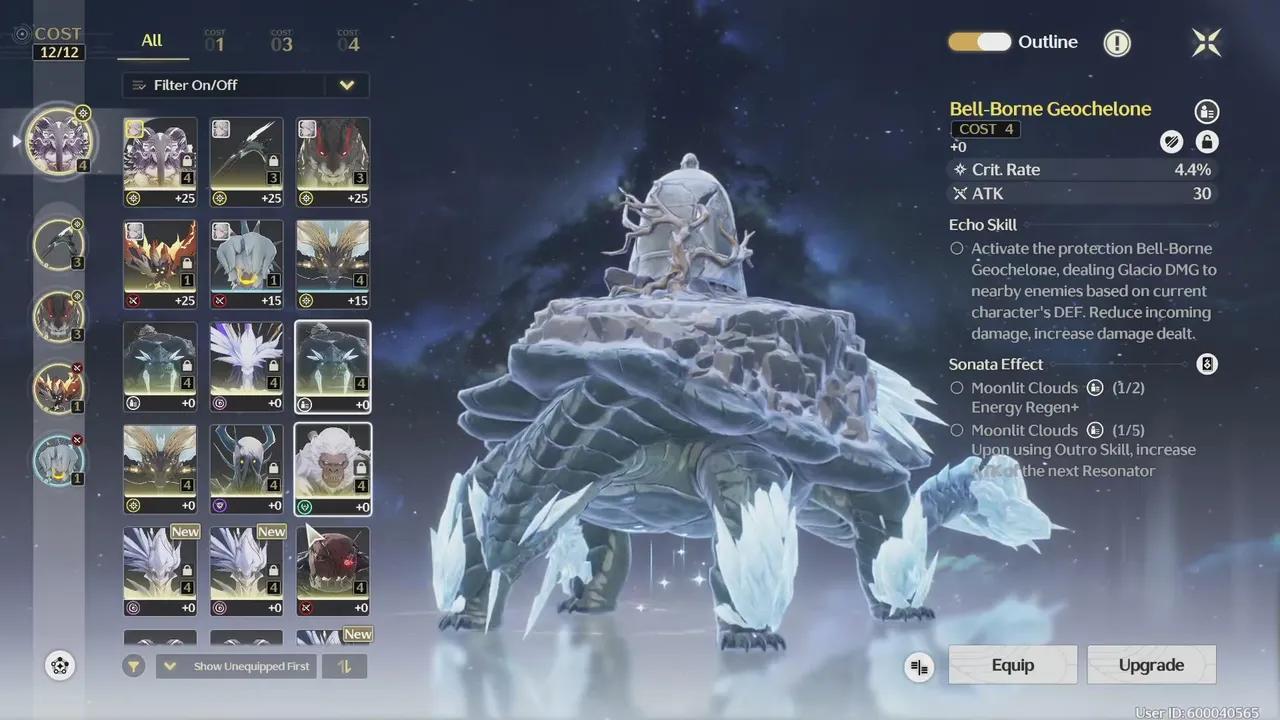
Task: Filter echoes by Cost 3 tab
Action: point(282,42)
